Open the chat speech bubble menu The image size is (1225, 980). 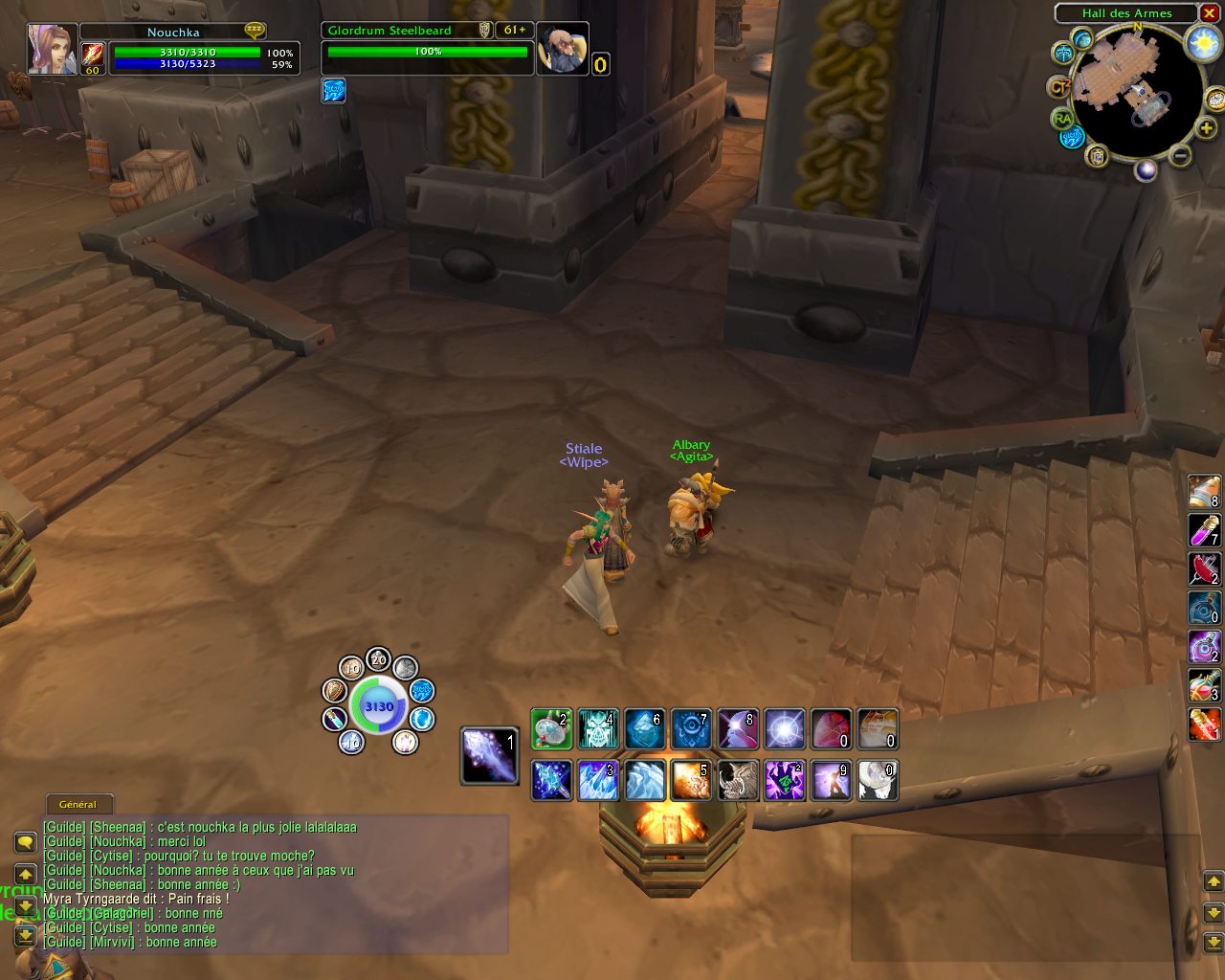tap(26, 842)
